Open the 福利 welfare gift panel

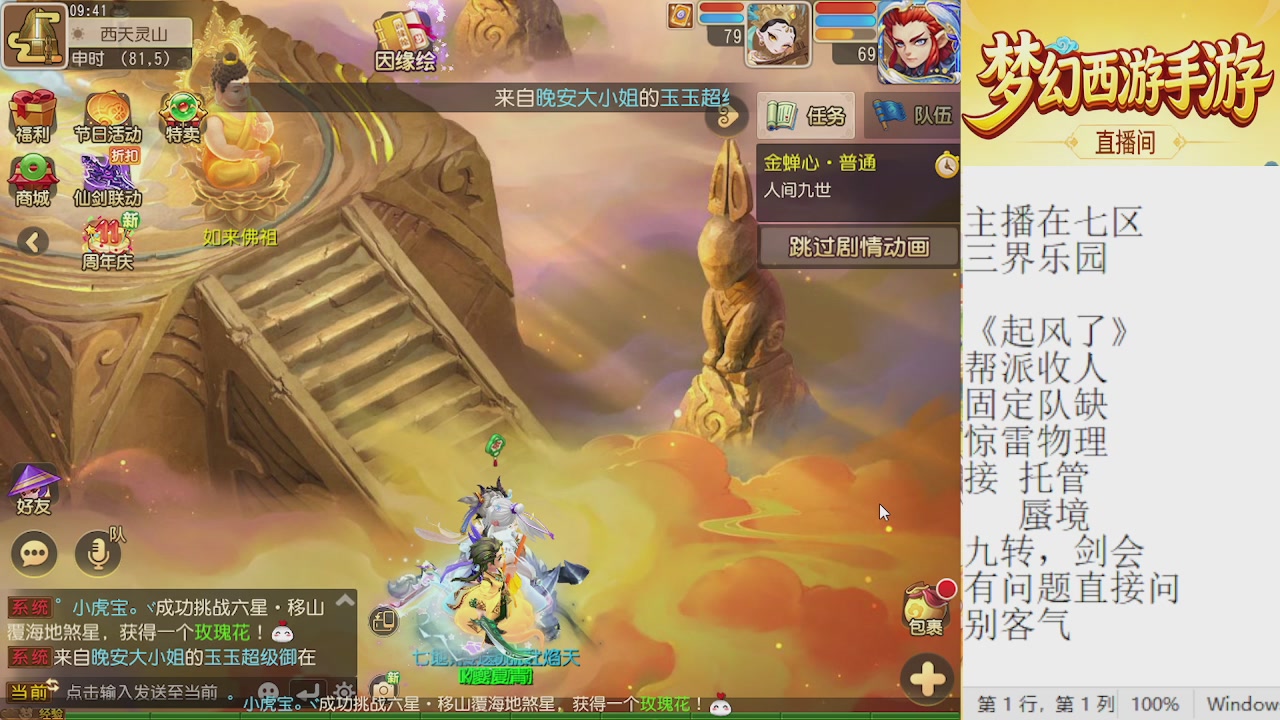tap(33, 112)
